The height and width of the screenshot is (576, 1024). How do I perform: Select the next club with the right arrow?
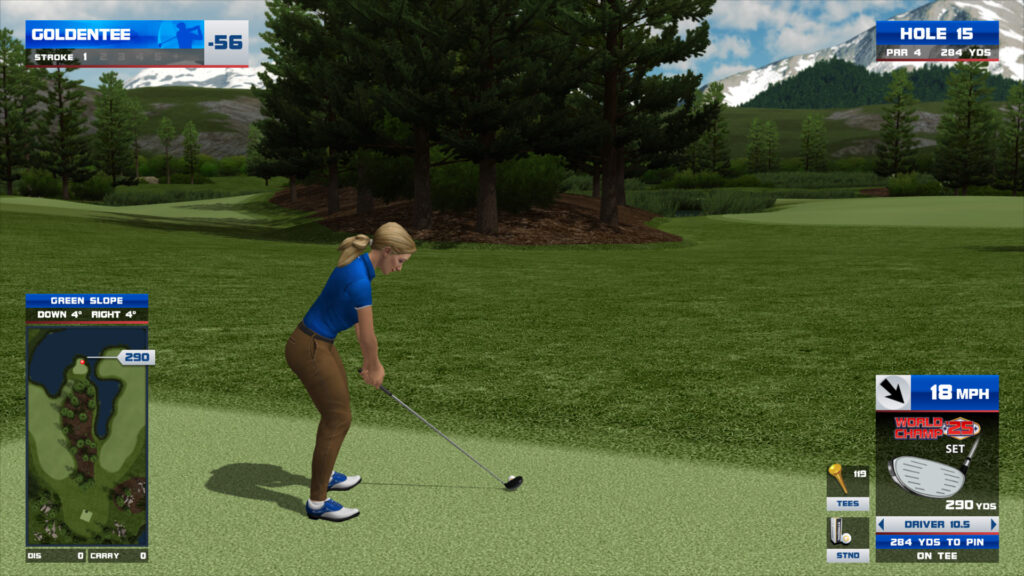coord(993,524)
